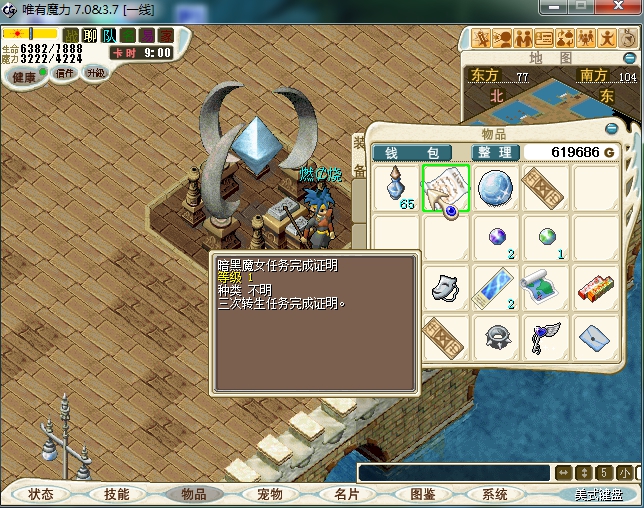This screenshot has width=644, height=508.
Task: Click the chat input field
Action: pyautogui.click(x=454, y=473)
